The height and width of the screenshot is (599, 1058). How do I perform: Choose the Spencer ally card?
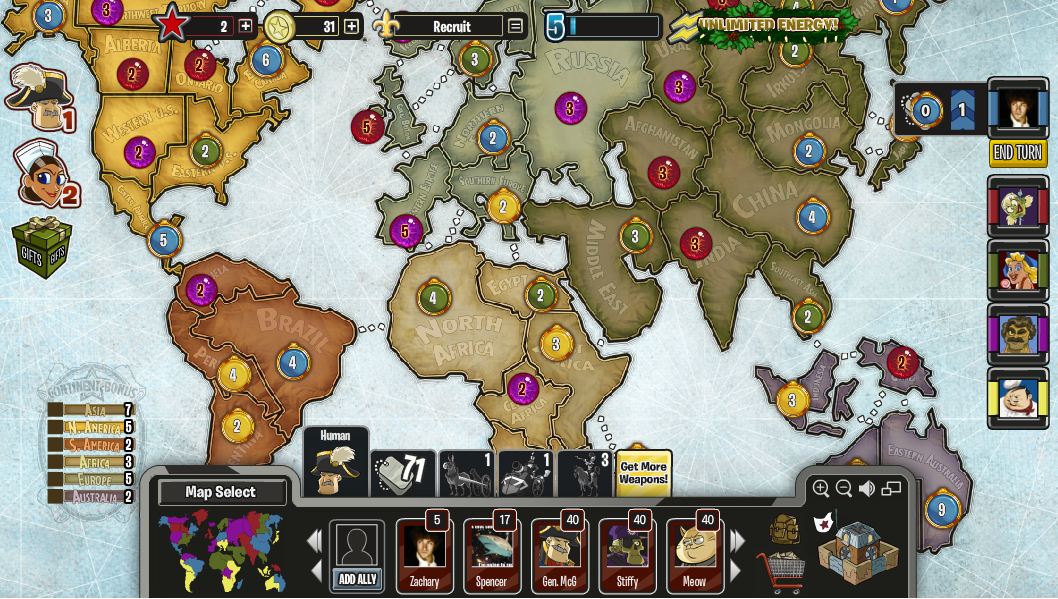491,555
